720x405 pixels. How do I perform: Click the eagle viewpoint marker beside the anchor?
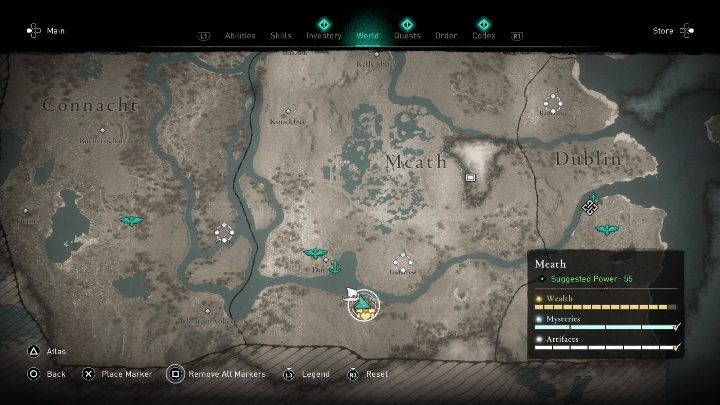[315, 254]
